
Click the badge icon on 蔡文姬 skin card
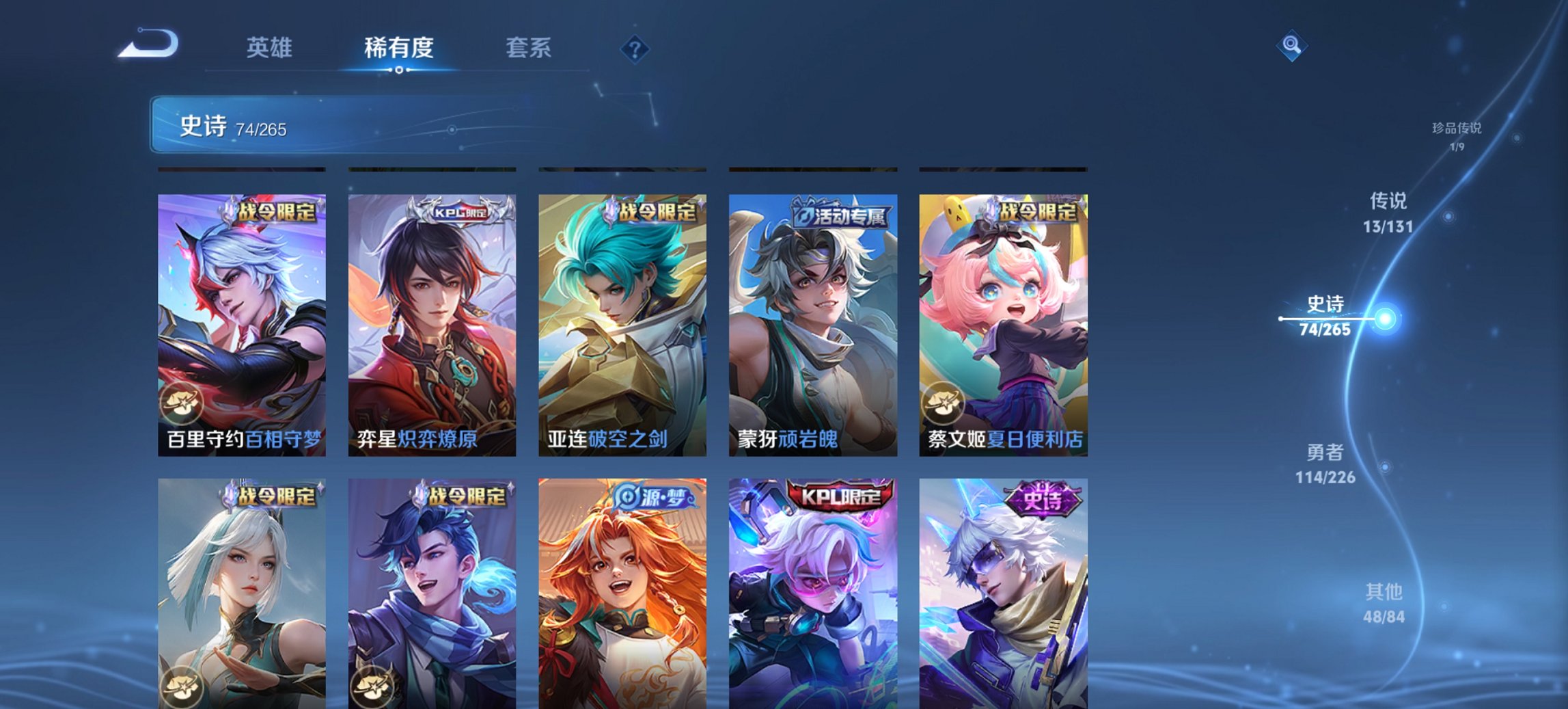[x=944, y=403]
